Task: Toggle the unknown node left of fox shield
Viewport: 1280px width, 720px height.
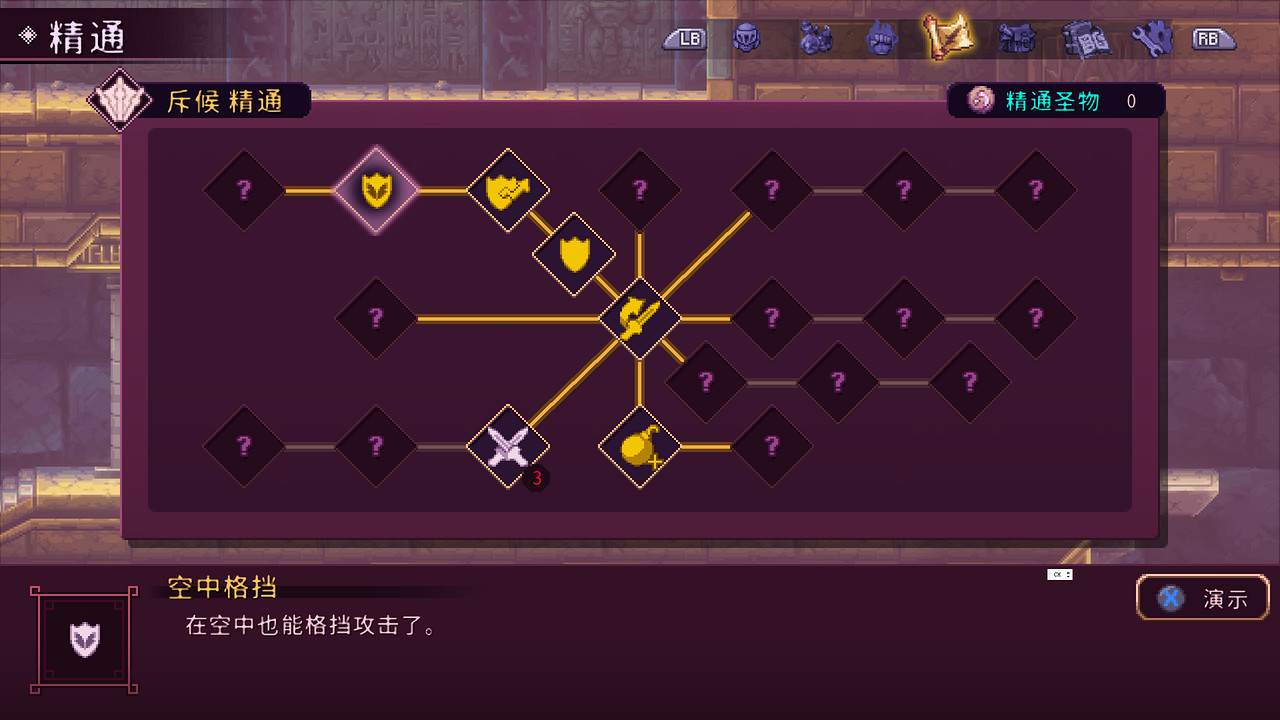Action: (x=243, y=191)
